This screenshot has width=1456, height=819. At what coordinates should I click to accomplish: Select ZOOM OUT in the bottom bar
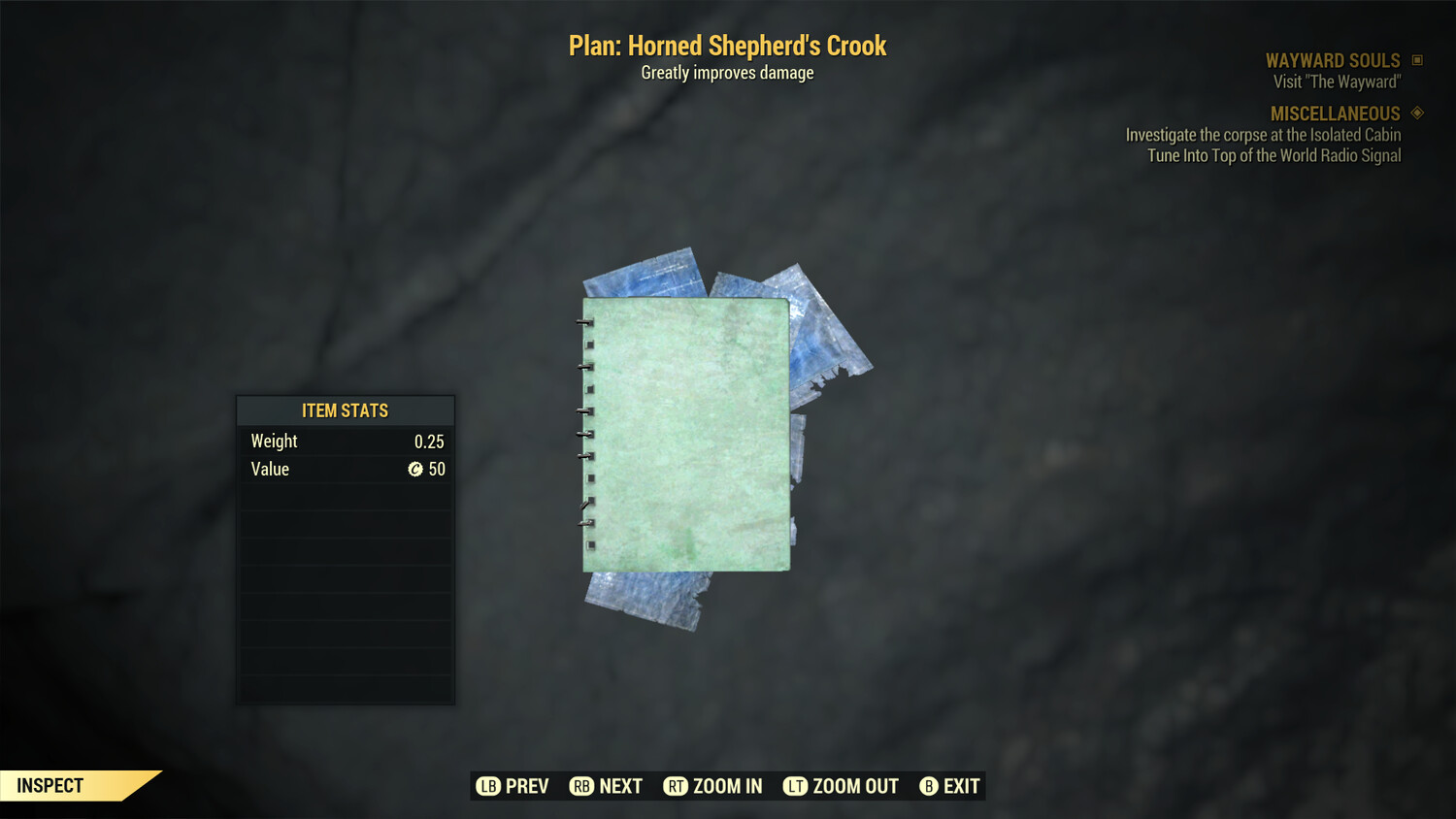(841, 786)
